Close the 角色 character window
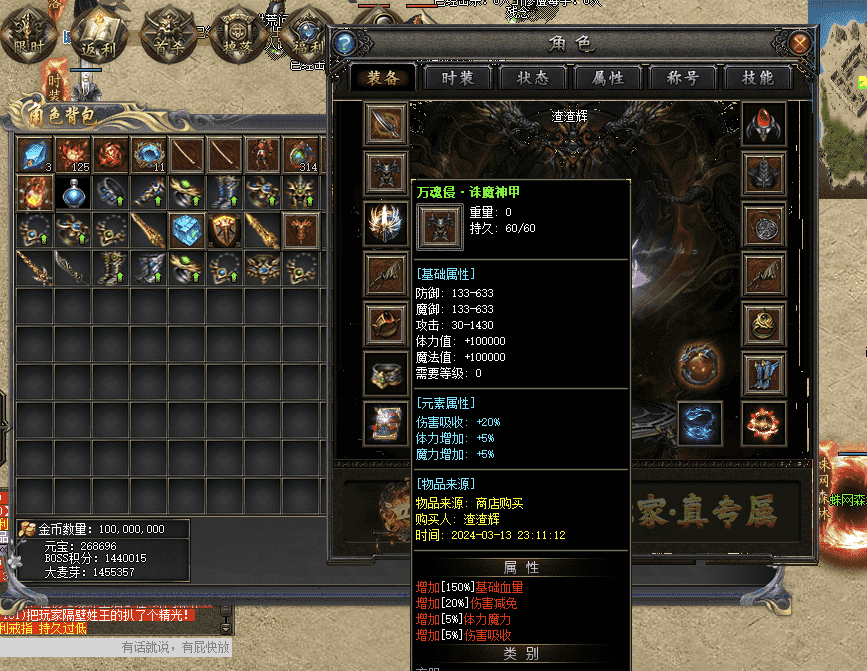This screenshot has height=671, width=867. 799,44
